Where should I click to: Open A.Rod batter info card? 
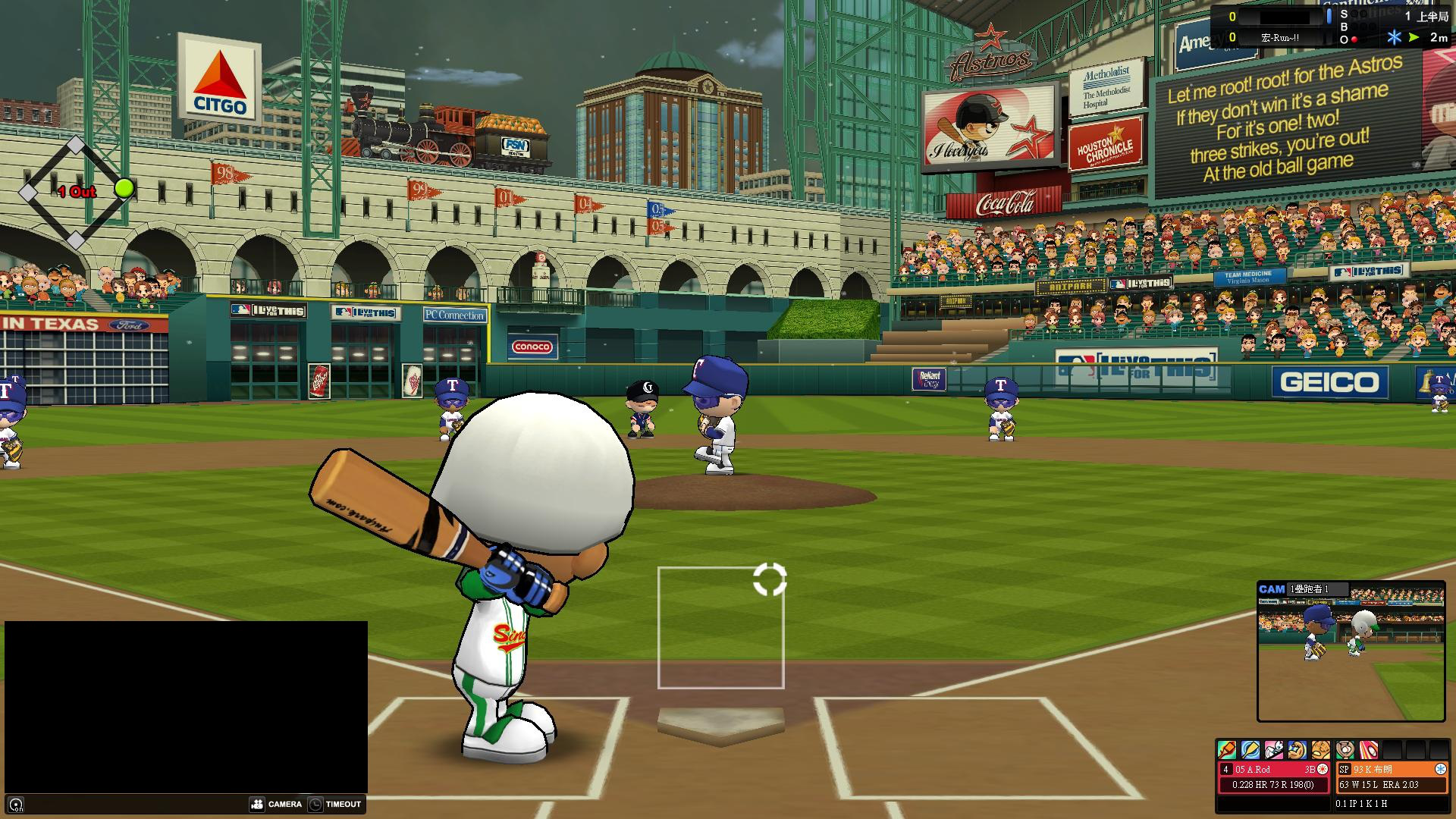pos(1274,777)
